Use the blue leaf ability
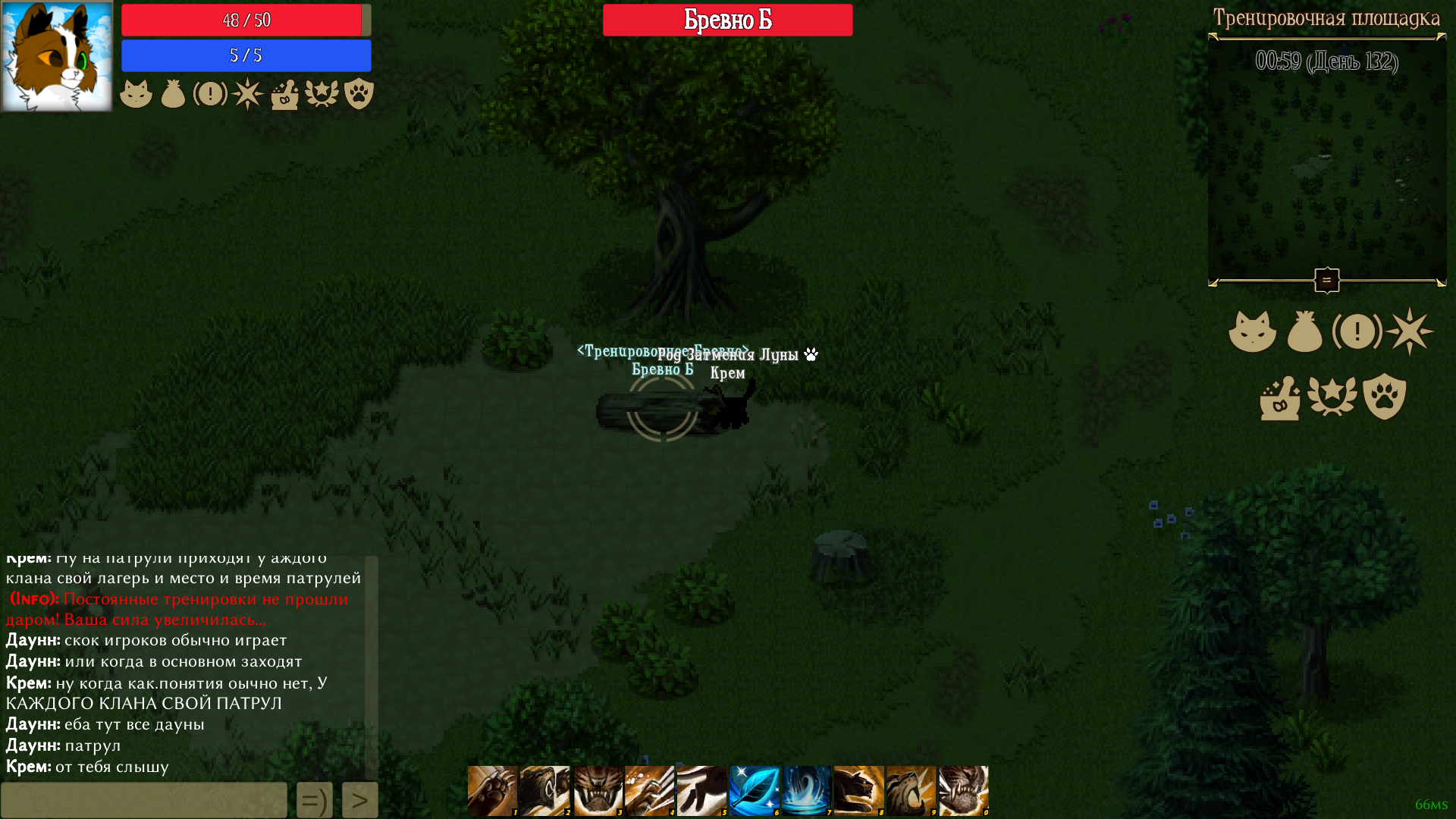 pyautogui.click(x=755, y=790)
